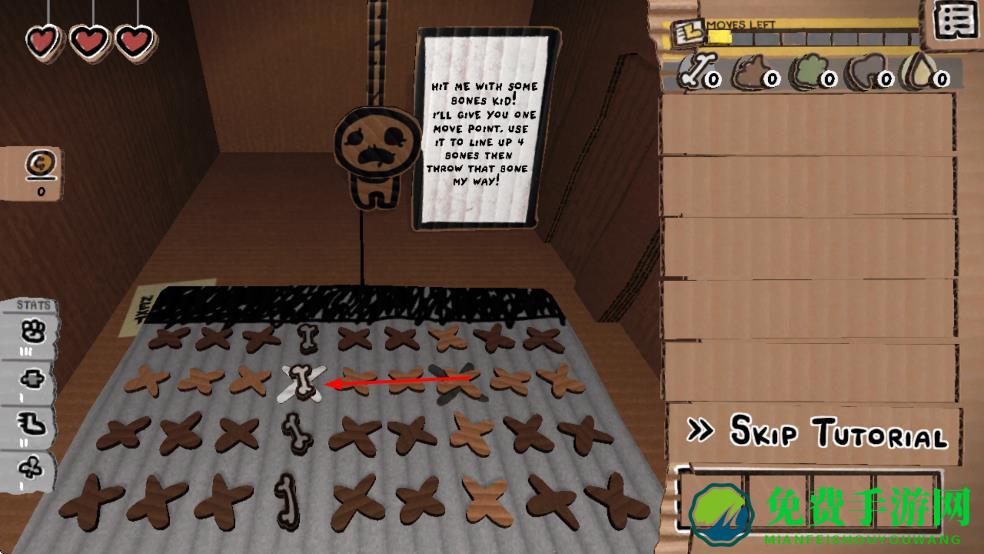The height and width of the screenshot is (554, 984).
Task: Select the bone tile in the top row
Action: (x=306, y=336)
